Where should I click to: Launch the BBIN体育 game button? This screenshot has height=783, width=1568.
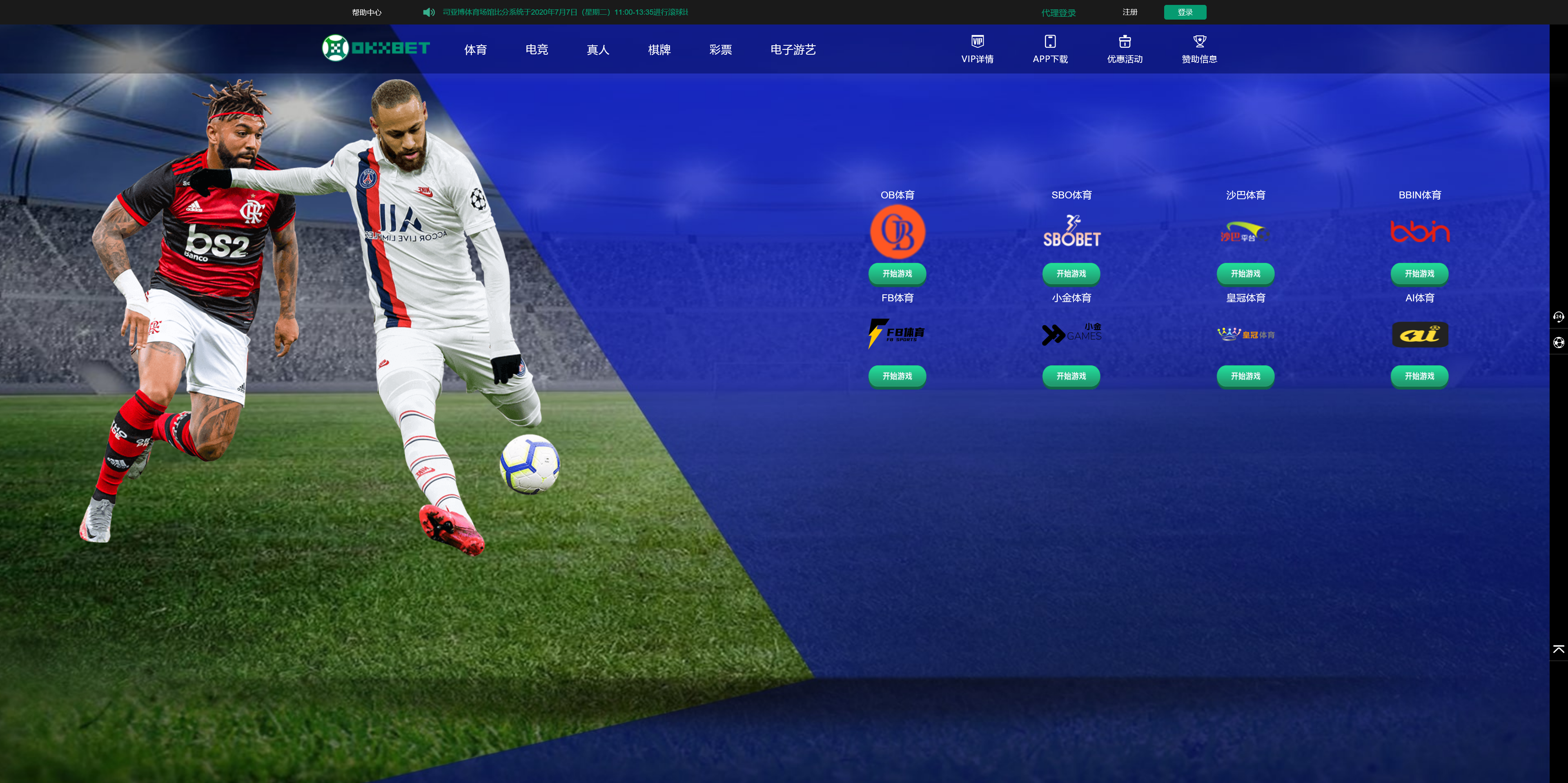1419,274
